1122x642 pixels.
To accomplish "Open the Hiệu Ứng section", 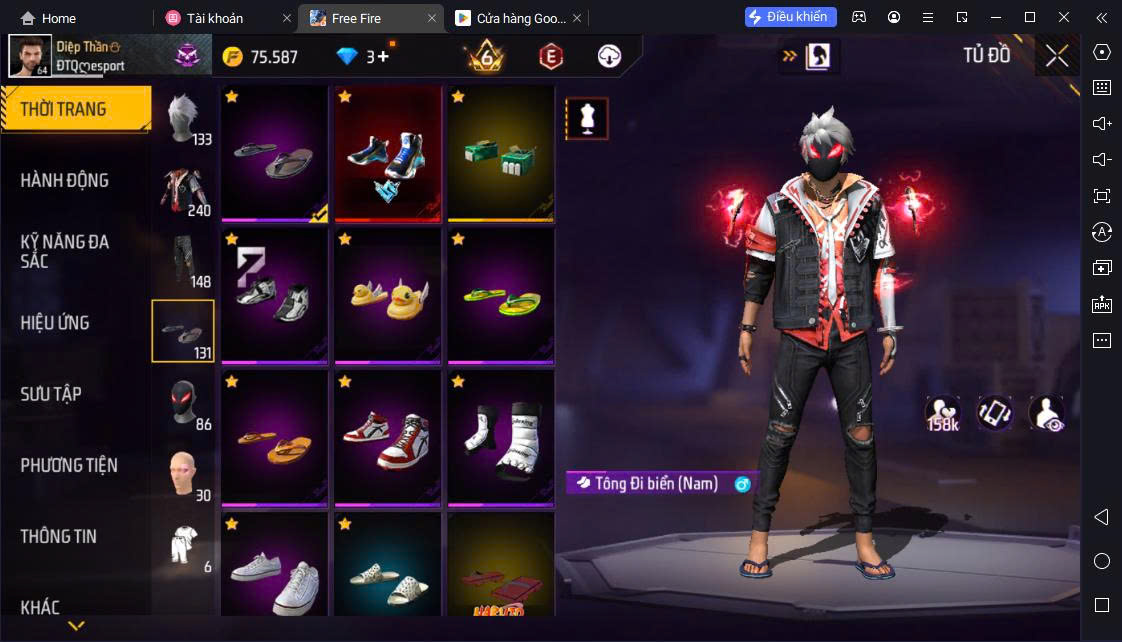I will (x=56, y=323).
